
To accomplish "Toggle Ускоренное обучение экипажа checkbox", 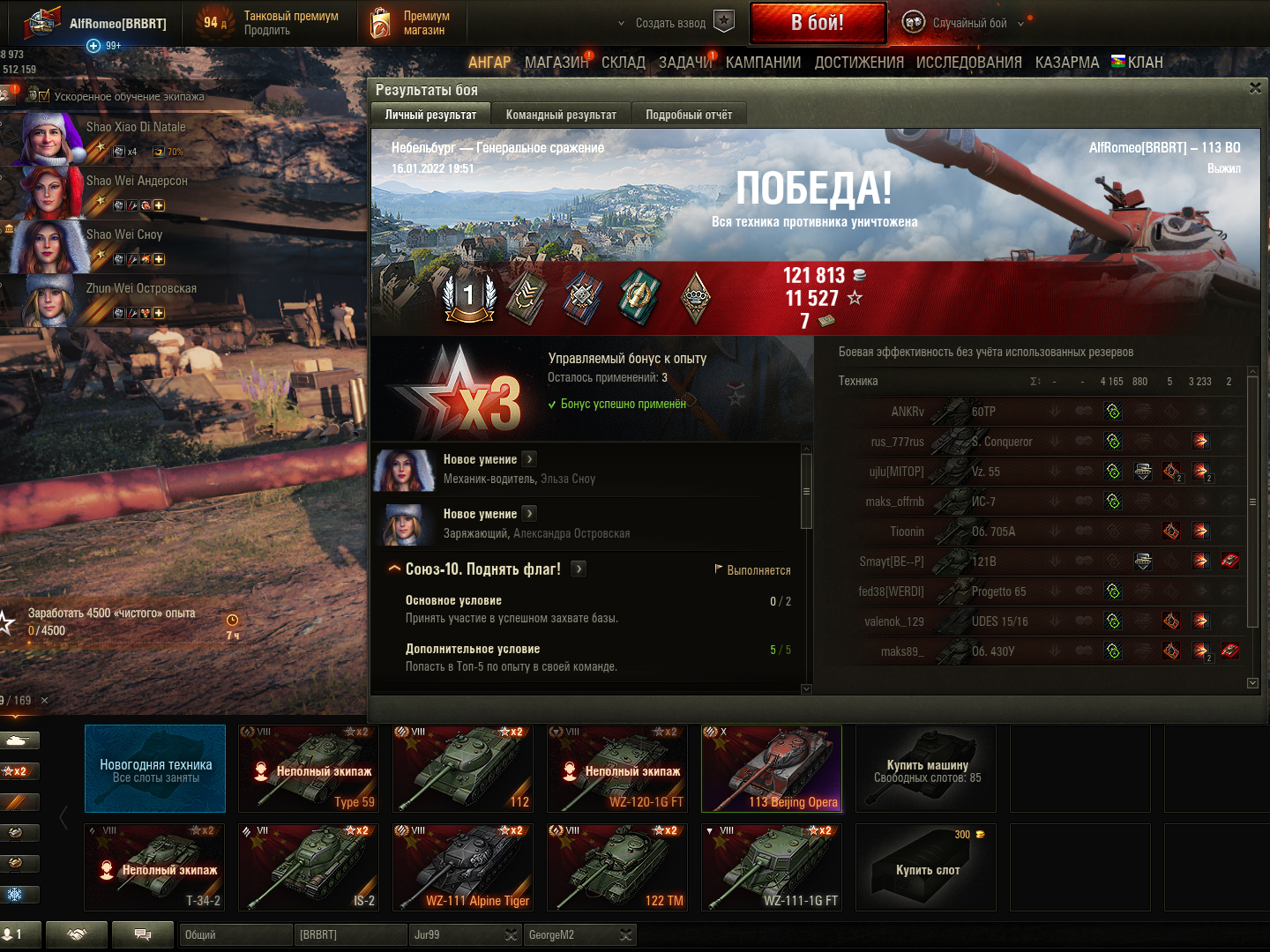I will 44,96.
